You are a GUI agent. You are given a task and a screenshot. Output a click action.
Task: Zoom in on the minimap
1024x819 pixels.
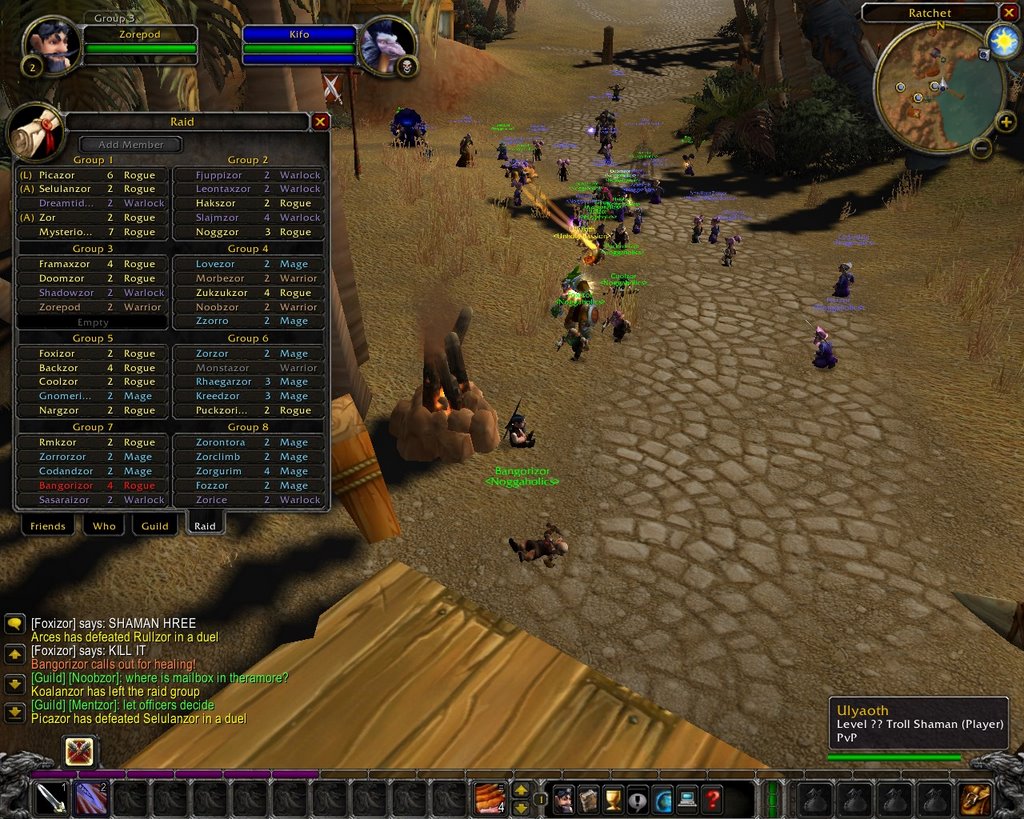pyautogui.click(x=1005, y=122)
